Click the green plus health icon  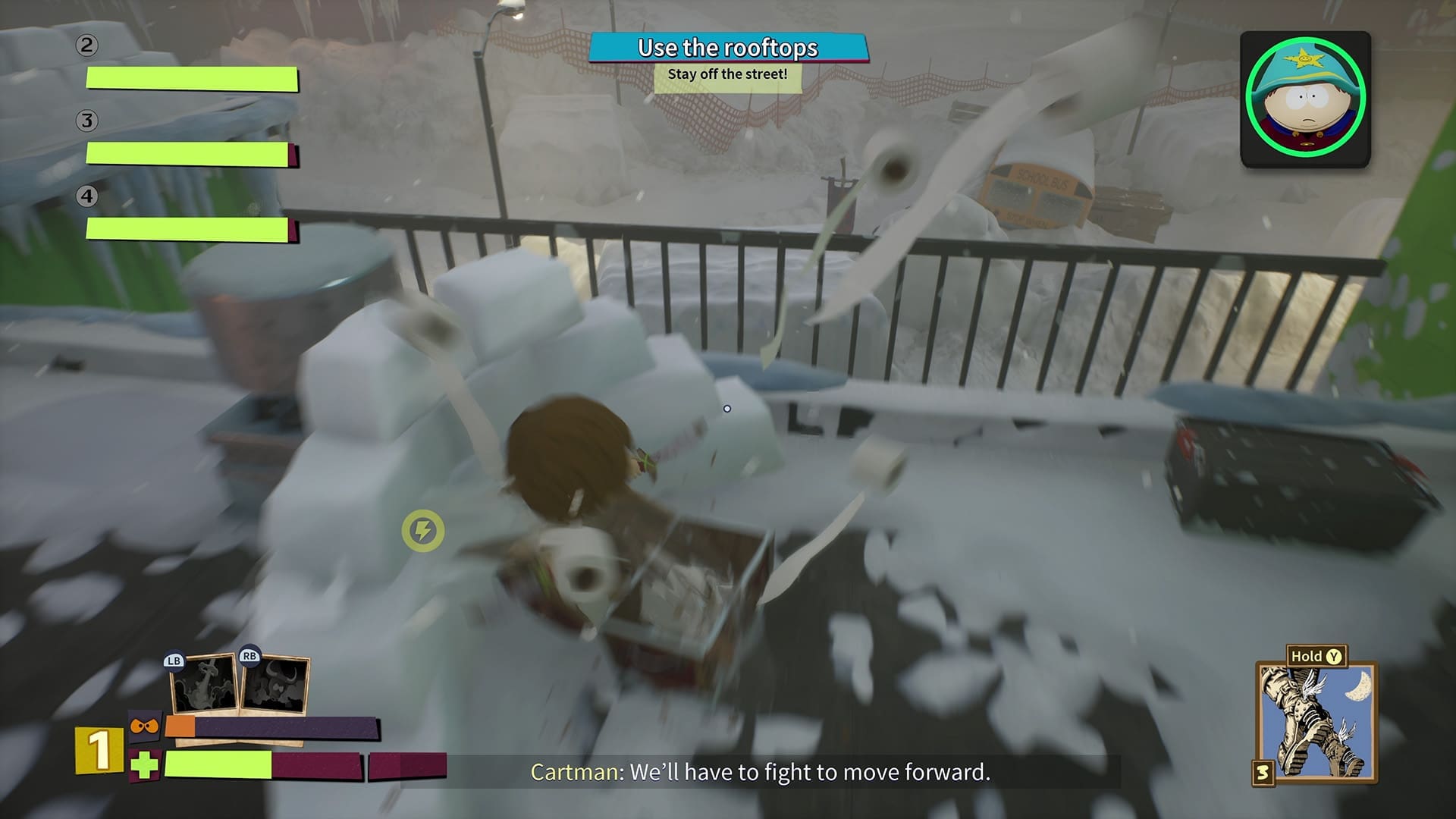144,765
